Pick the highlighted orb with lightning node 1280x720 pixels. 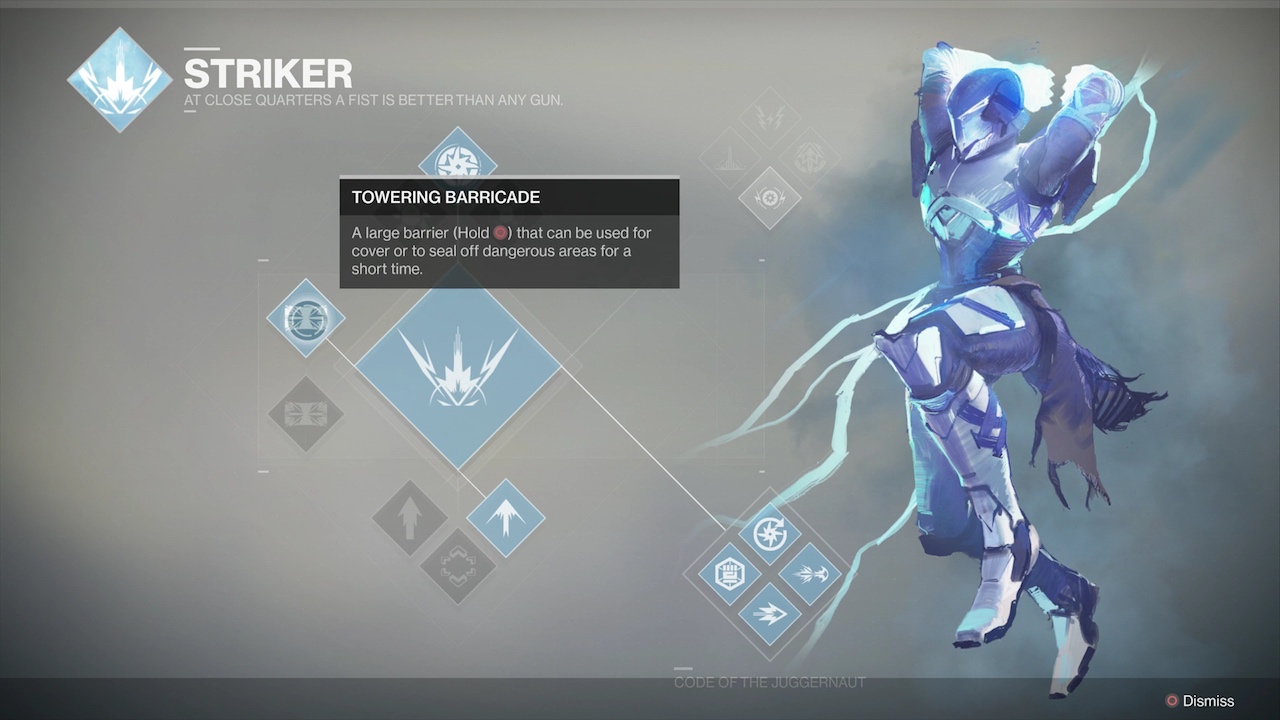tap(769, 196)
